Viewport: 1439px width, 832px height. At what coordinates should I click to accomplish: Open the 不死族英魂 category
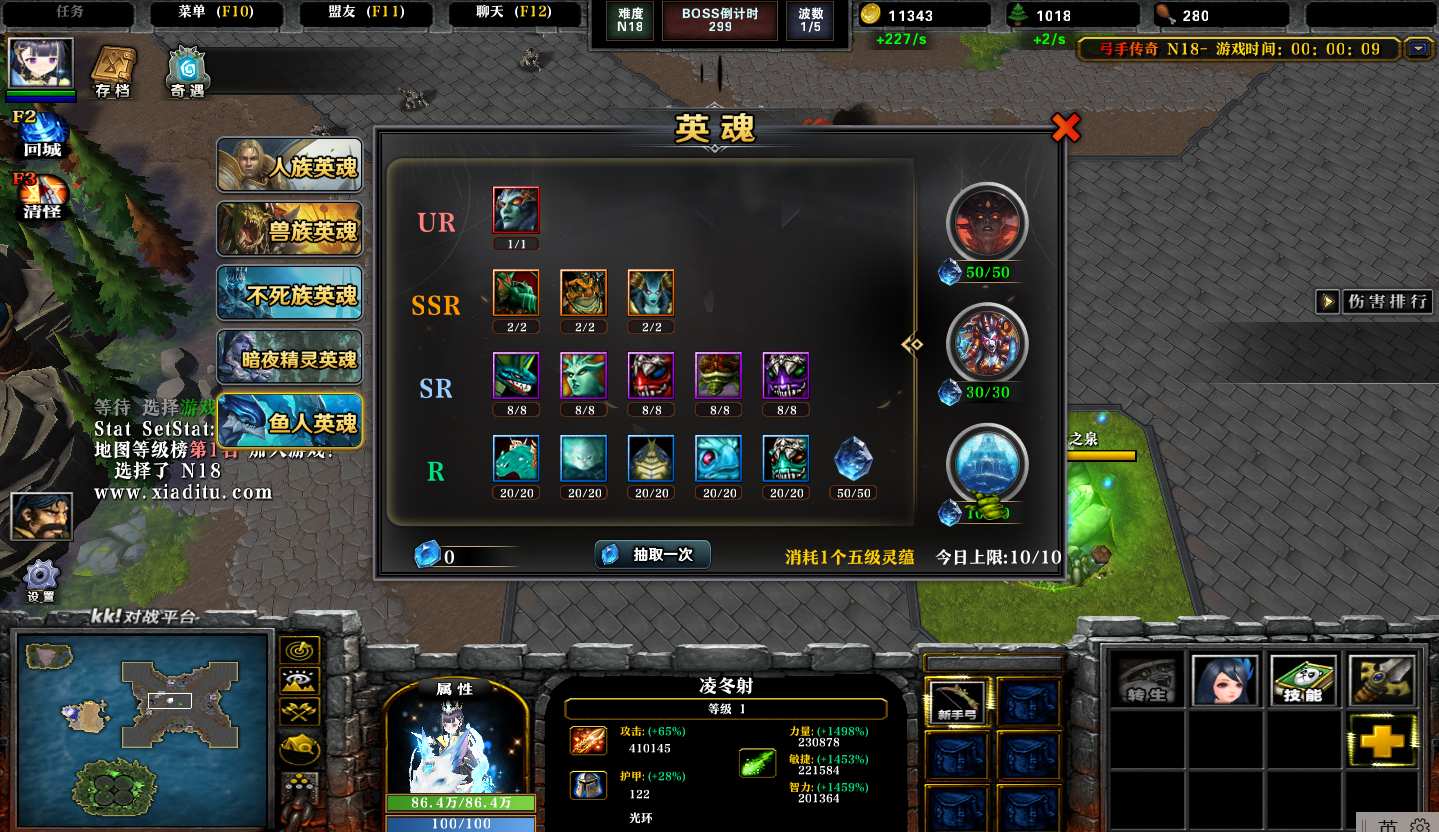coord(290,295)
